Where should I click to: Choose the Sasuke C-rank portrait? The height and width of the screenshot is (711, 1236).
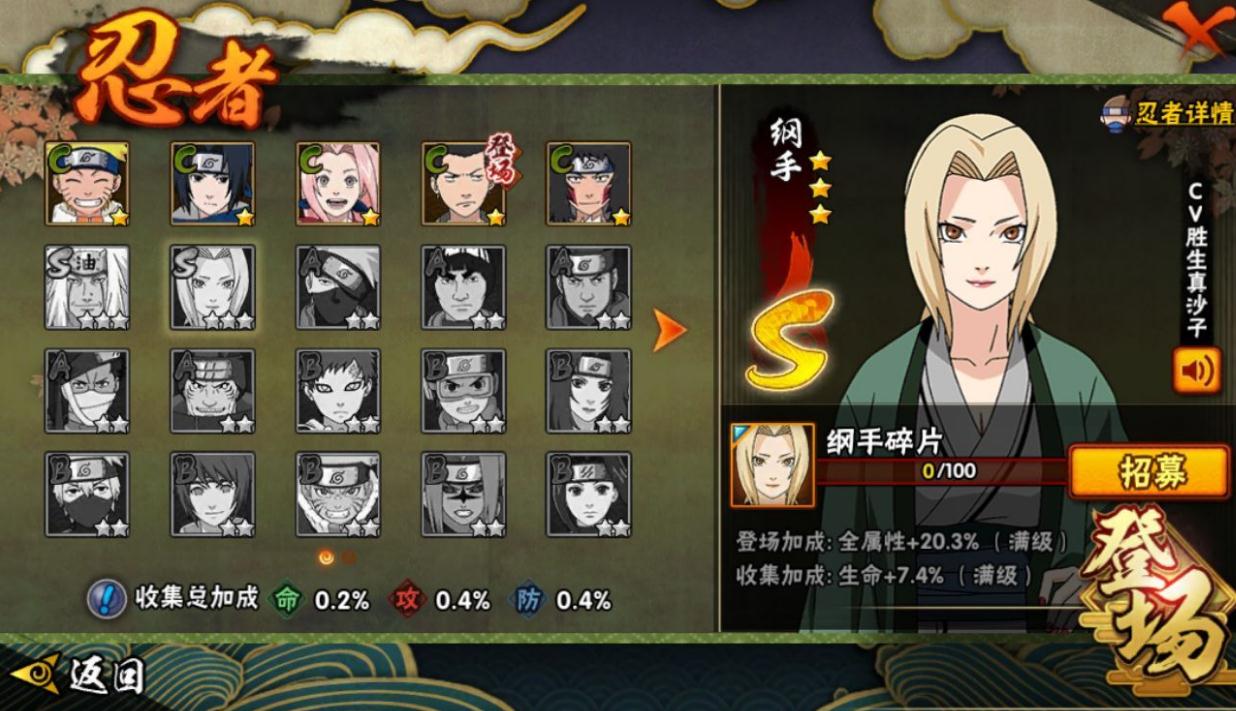[x=212, y=183]
